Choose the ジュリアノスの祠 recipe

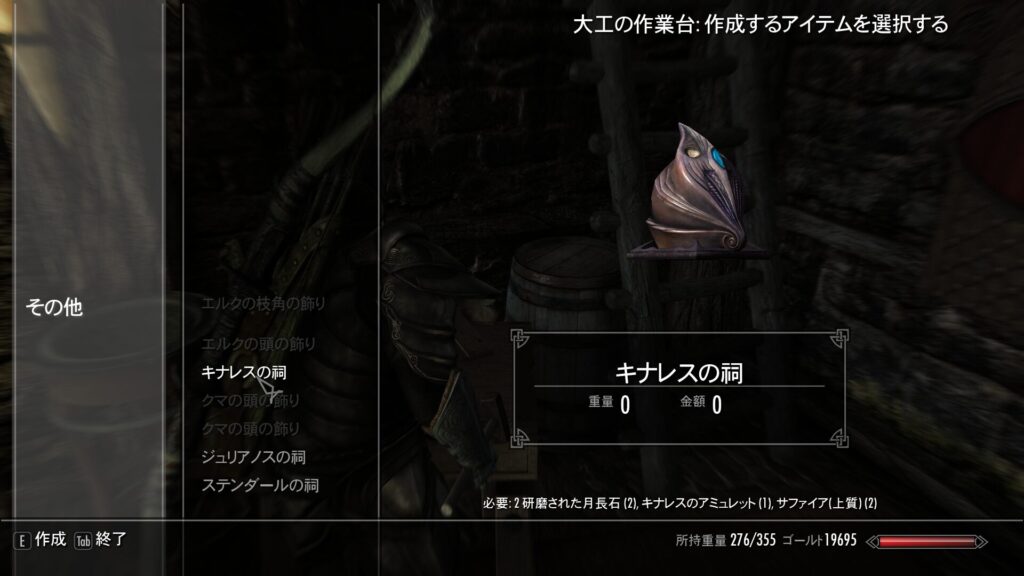pos(253,457)
